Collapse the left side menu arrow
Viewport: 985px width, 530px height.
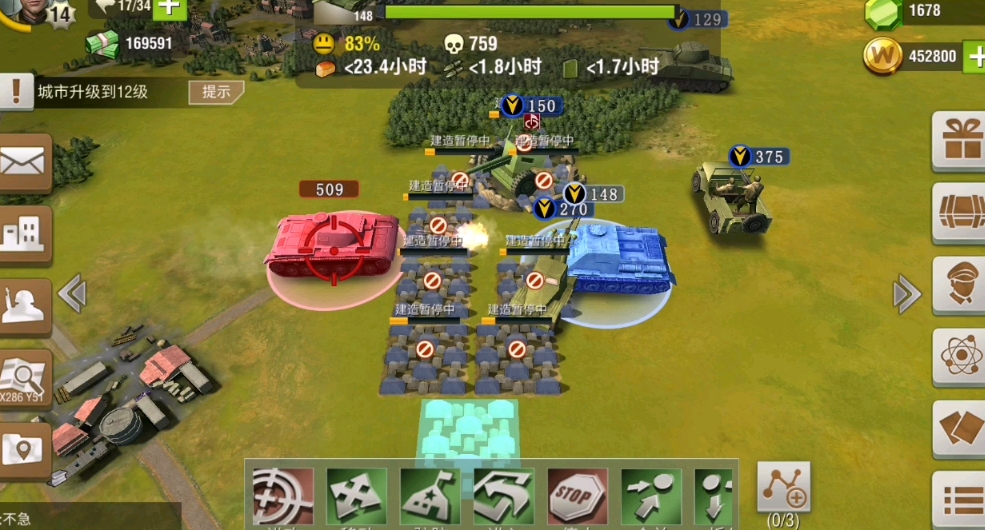pyautogui.click(x=71, y=294)
